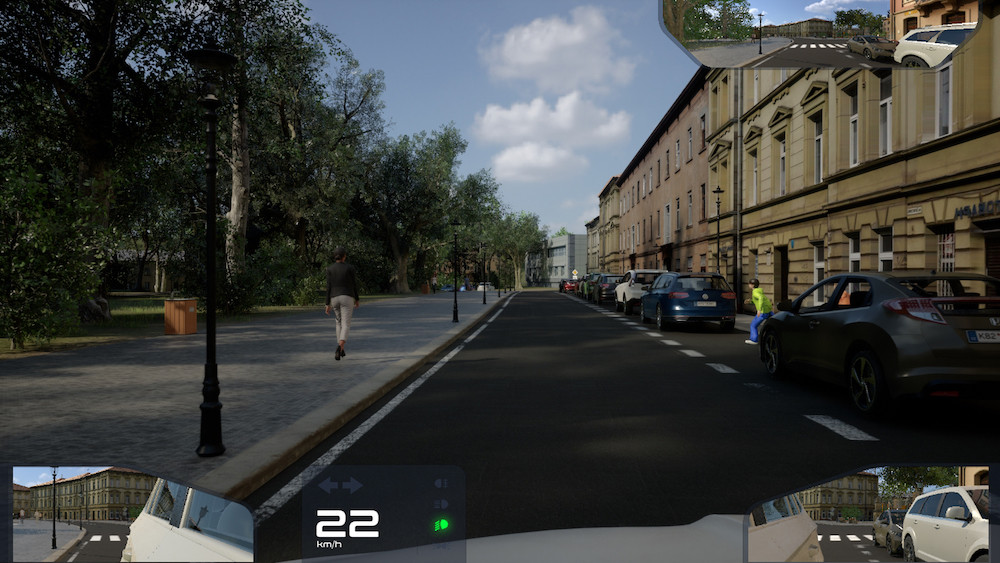Toggle the high beam headlights icon
The height and width of the screenshot is (563, 1000).
[x=440, y=504]
